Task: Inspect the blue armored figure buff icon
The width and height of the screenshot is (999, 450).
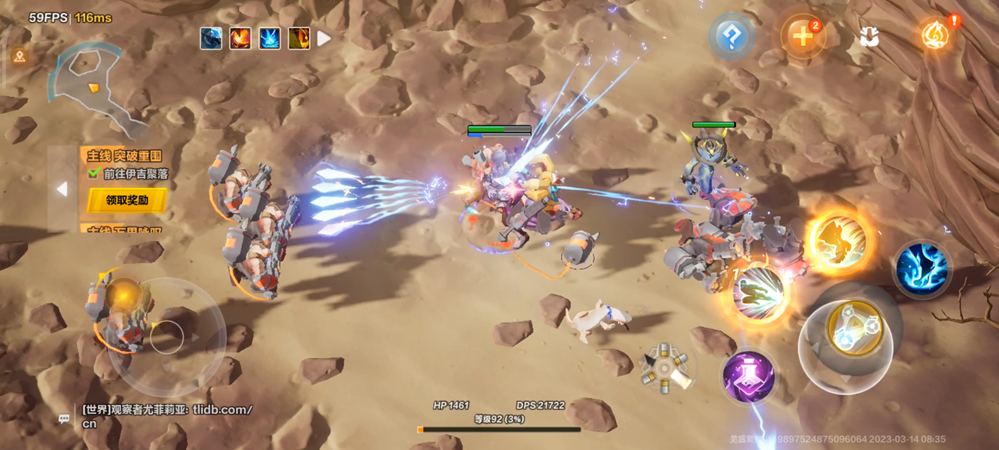Action: pos(211,39)
